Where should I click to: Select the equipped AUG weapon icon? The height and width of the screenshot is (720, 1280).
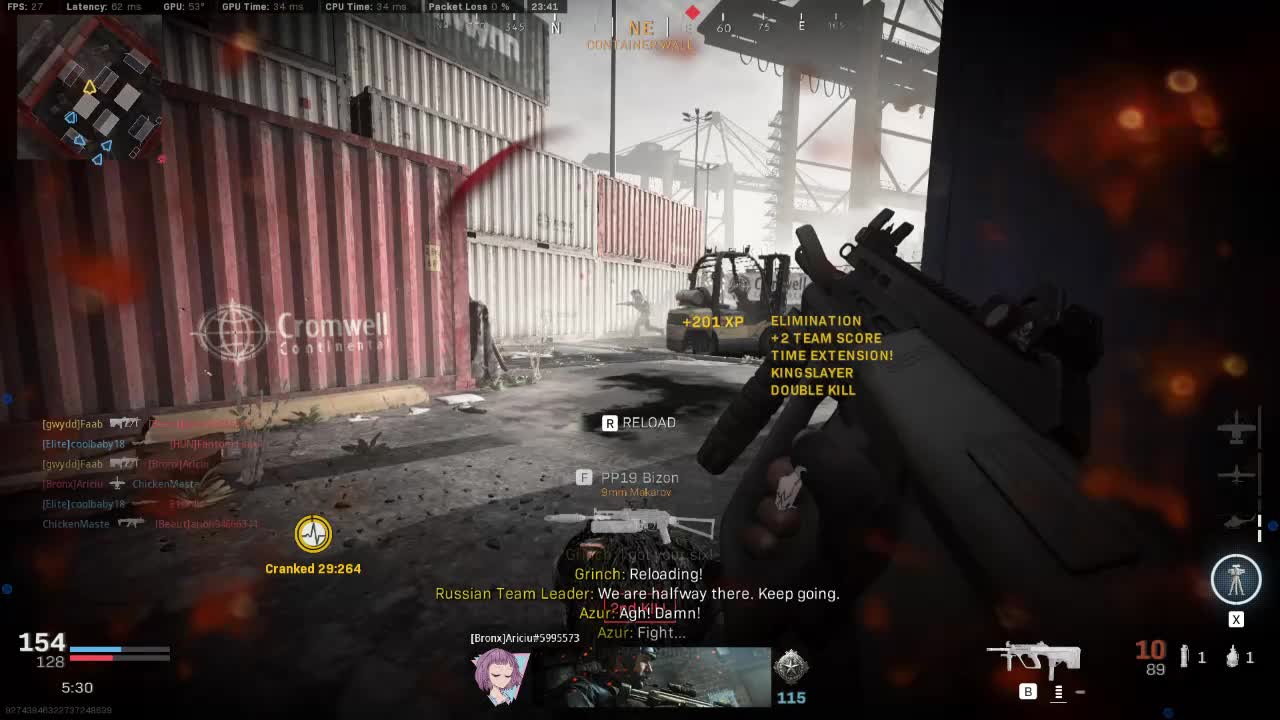point(1034,658)
